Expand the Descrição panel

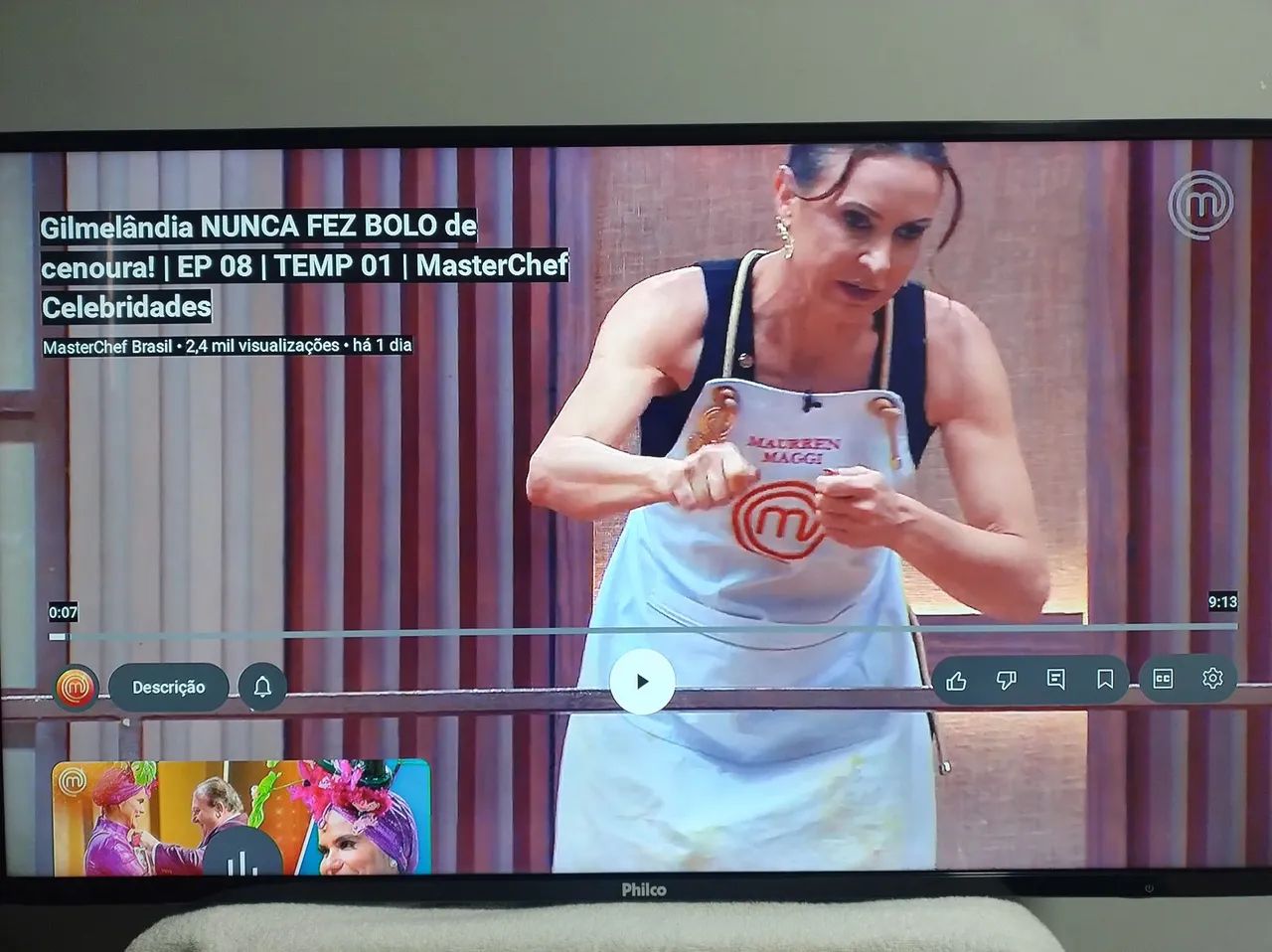click(167, 686)
